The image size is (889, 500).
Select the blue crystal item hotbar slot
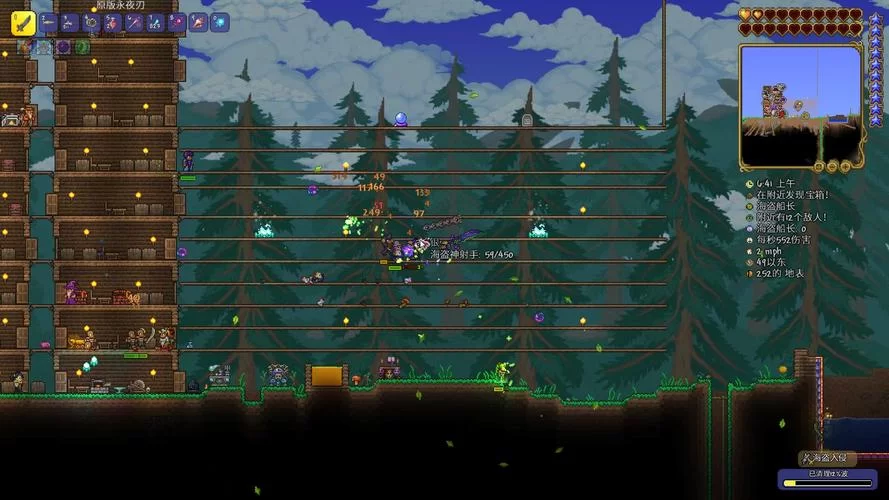tap(155, 23)
